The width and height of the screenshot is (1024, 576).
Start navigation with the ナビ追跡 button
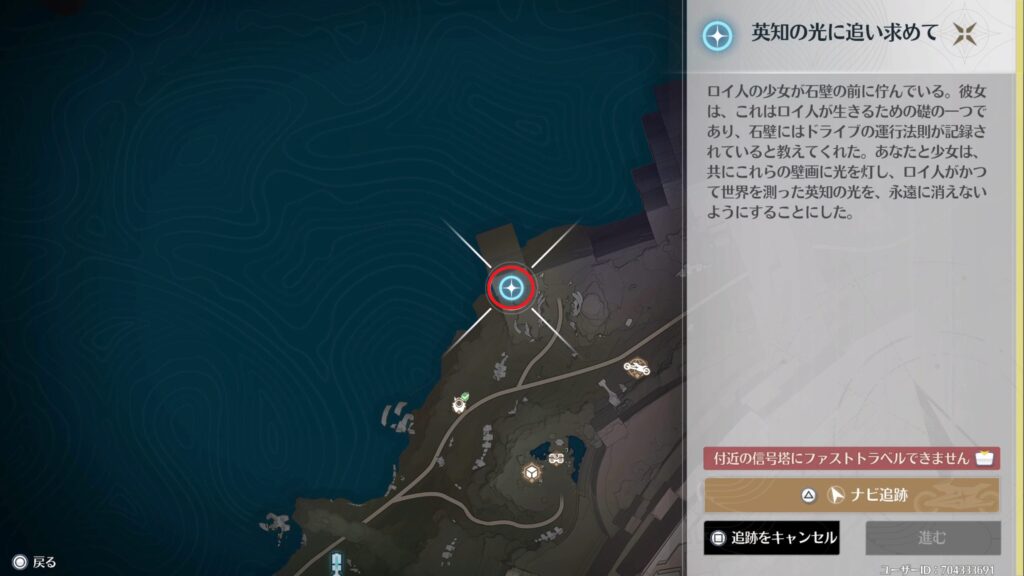point(851,494)
